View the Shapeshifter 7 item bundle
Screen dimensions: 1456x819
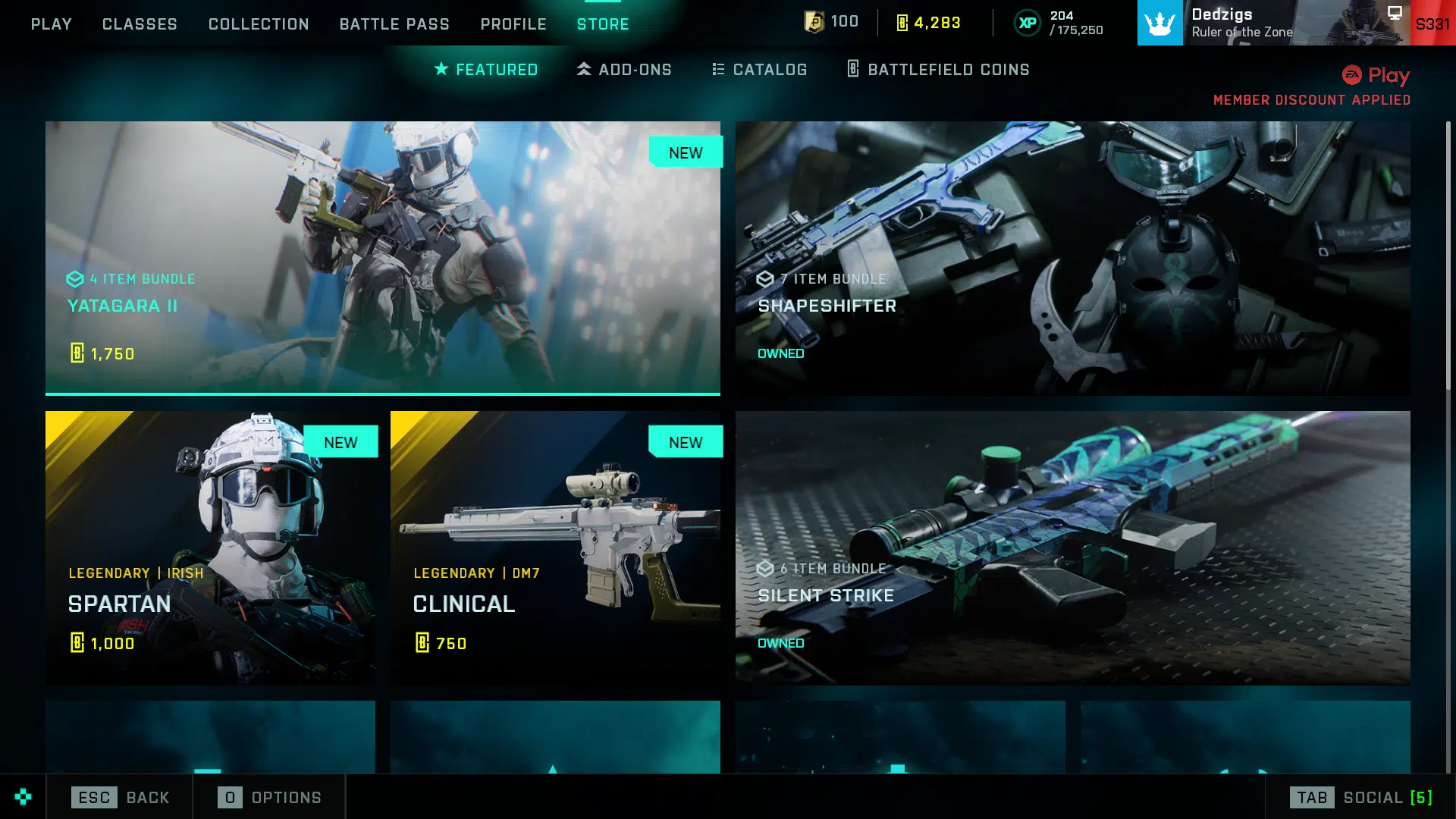pyautogui.click(x=1072, y=258)
